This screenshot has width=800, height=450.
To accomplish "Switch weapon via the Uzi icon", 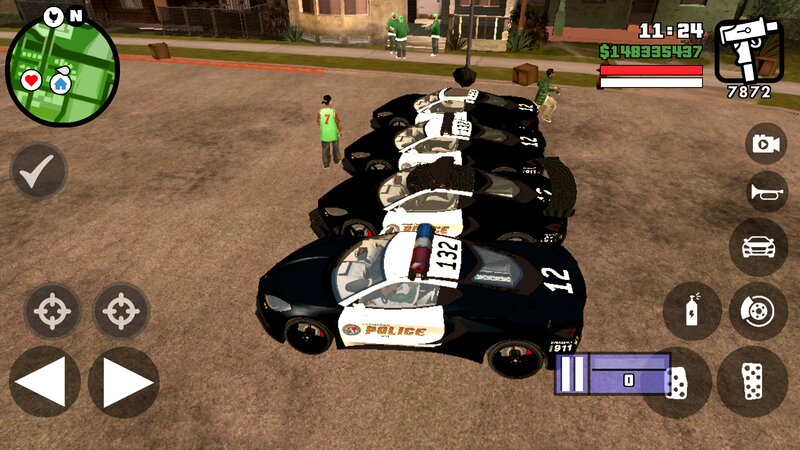I will 748,50.
